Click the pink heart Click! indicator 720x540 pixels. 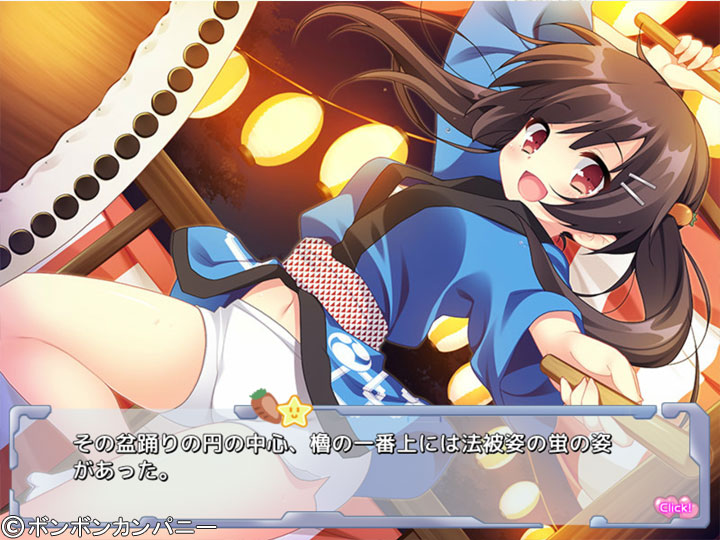tap(671, 505)
